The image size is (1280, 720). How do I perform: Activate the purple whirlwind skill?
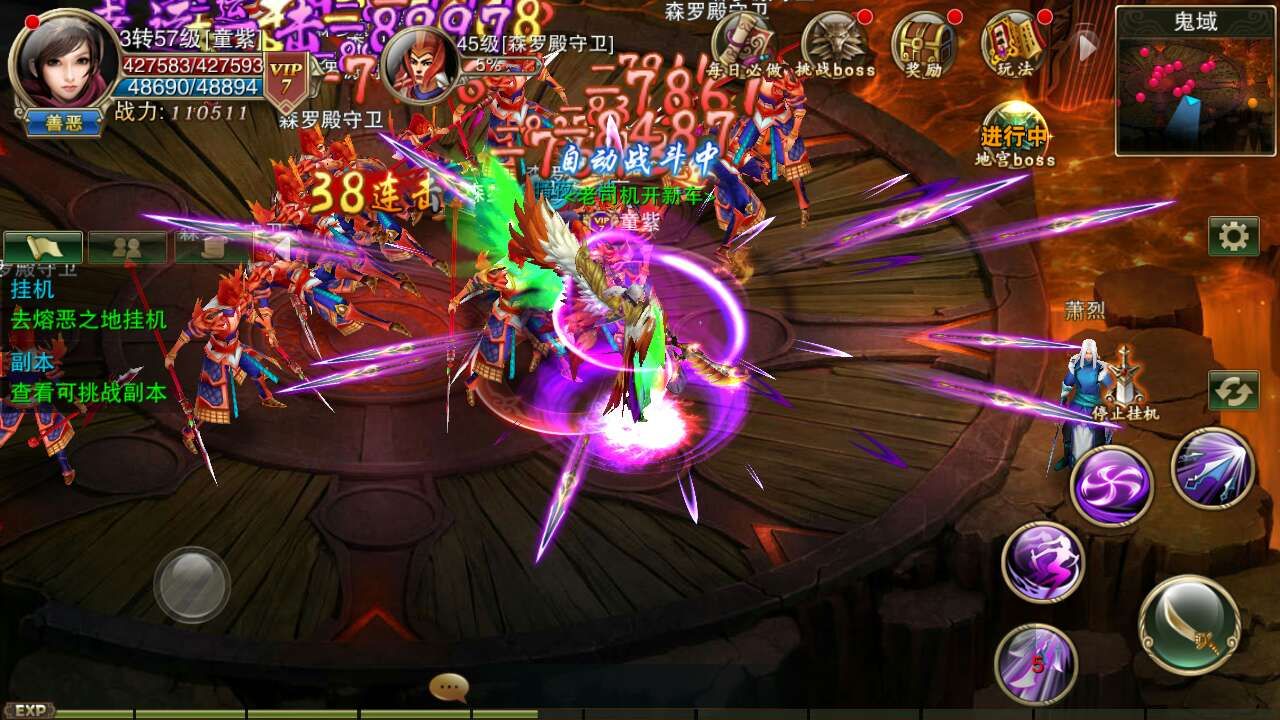1111,486
